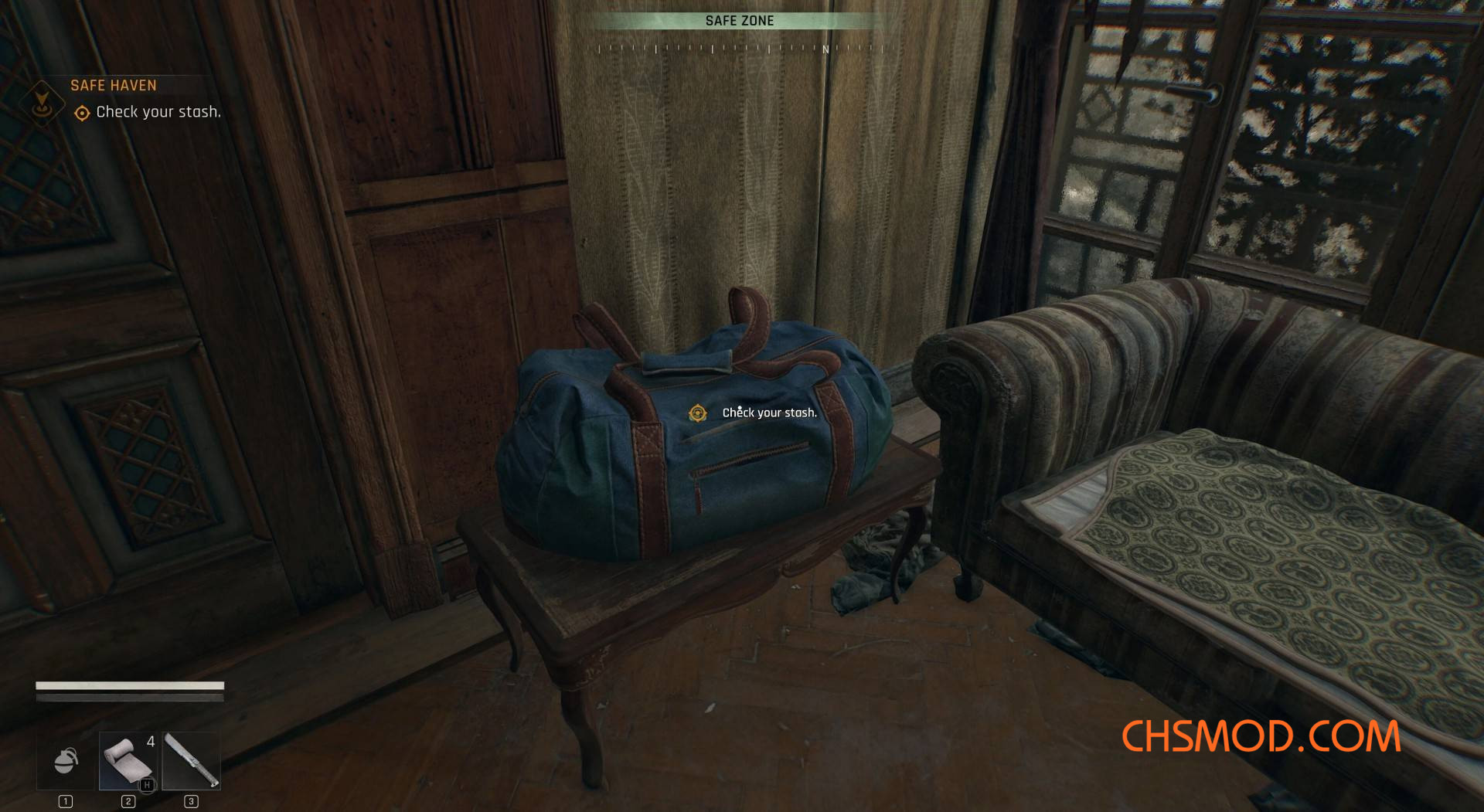Click the stash objective marker on the bag
This screenshot has width=1484, height=812.
698,413
